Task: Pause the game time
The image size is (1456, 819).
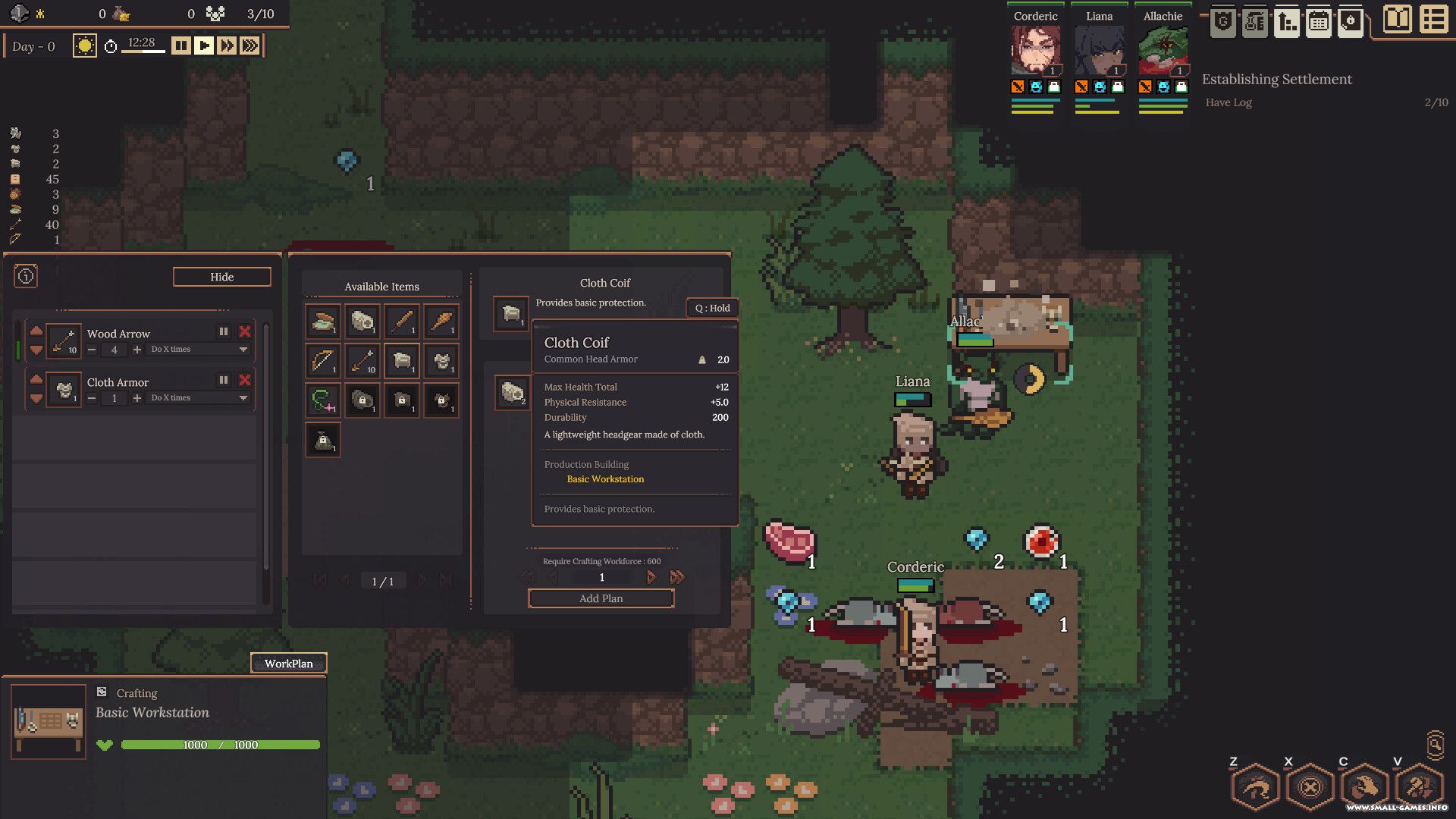Action: coord(180,46)
